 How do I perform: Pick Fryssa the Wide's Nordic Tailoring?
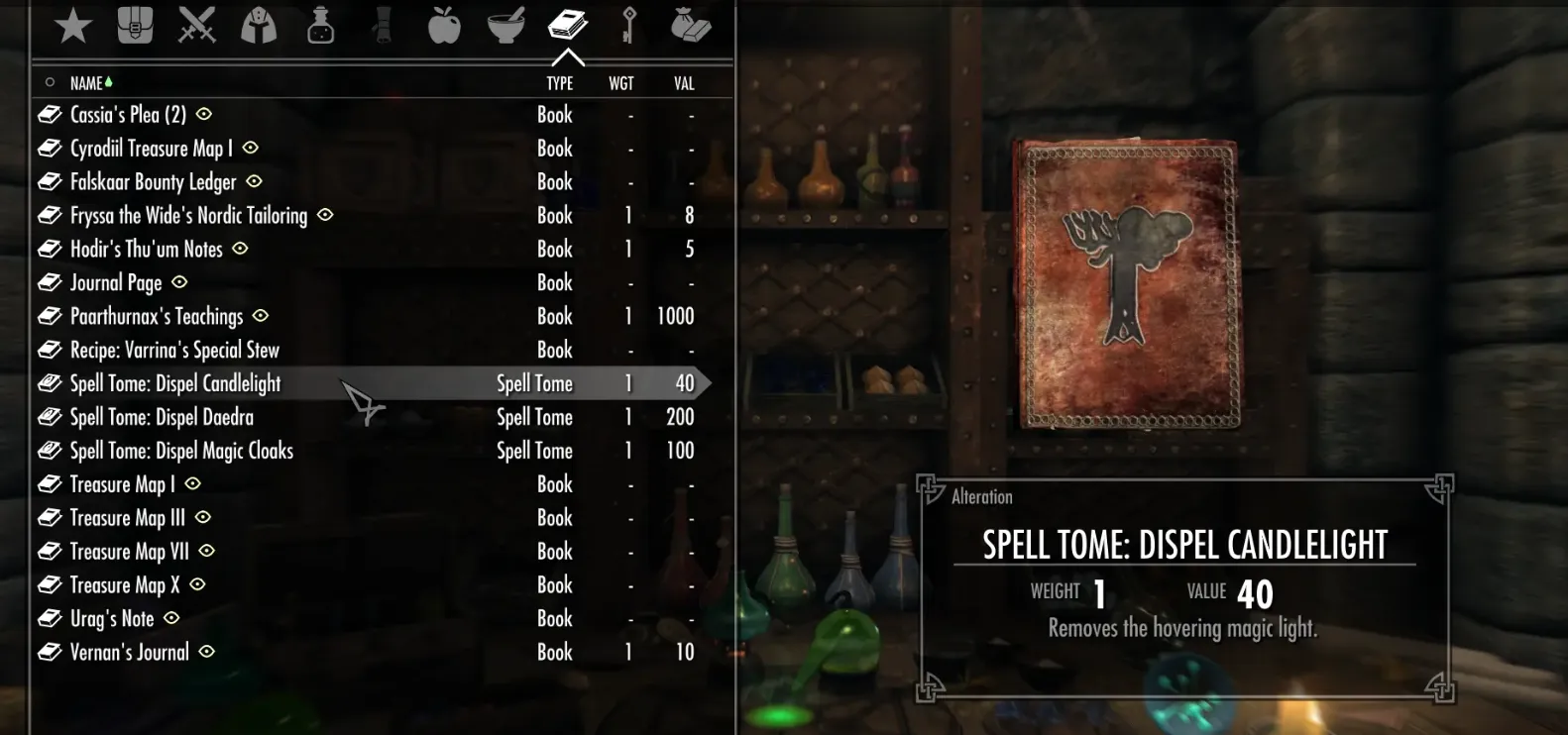188,216
